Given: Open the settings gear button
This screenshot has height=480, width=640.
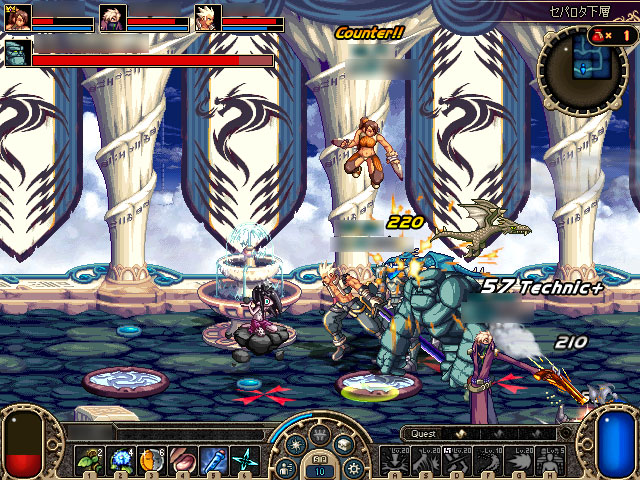Looking at the screenshot, I should pos(353,468).
